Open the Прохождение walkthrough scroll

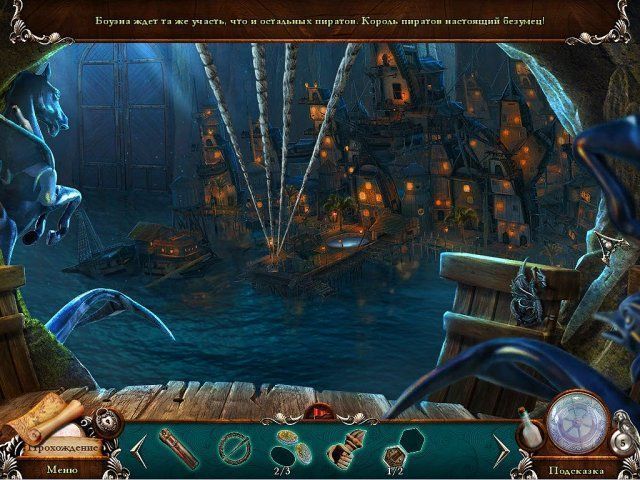pyautogui.click(x=47, y=424)
